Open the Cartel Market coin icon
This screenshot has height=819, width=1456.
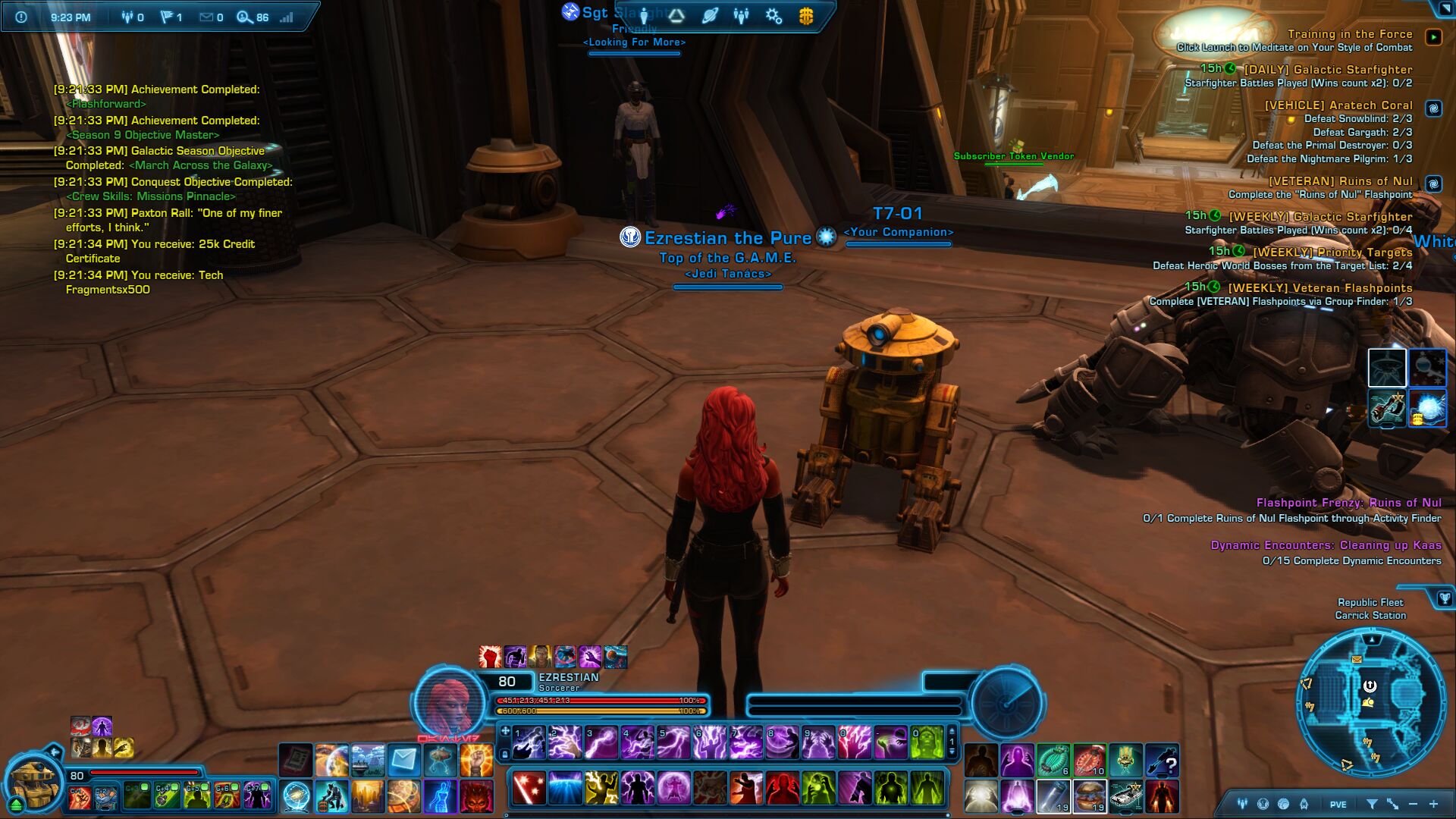point(806,16)
